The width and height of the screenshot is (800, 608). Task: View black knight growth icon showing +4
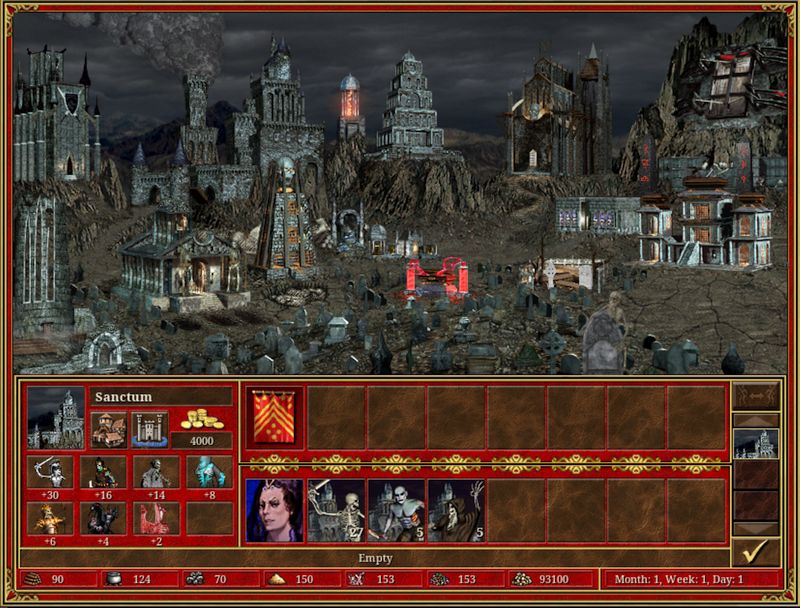(x=103, y=517)
